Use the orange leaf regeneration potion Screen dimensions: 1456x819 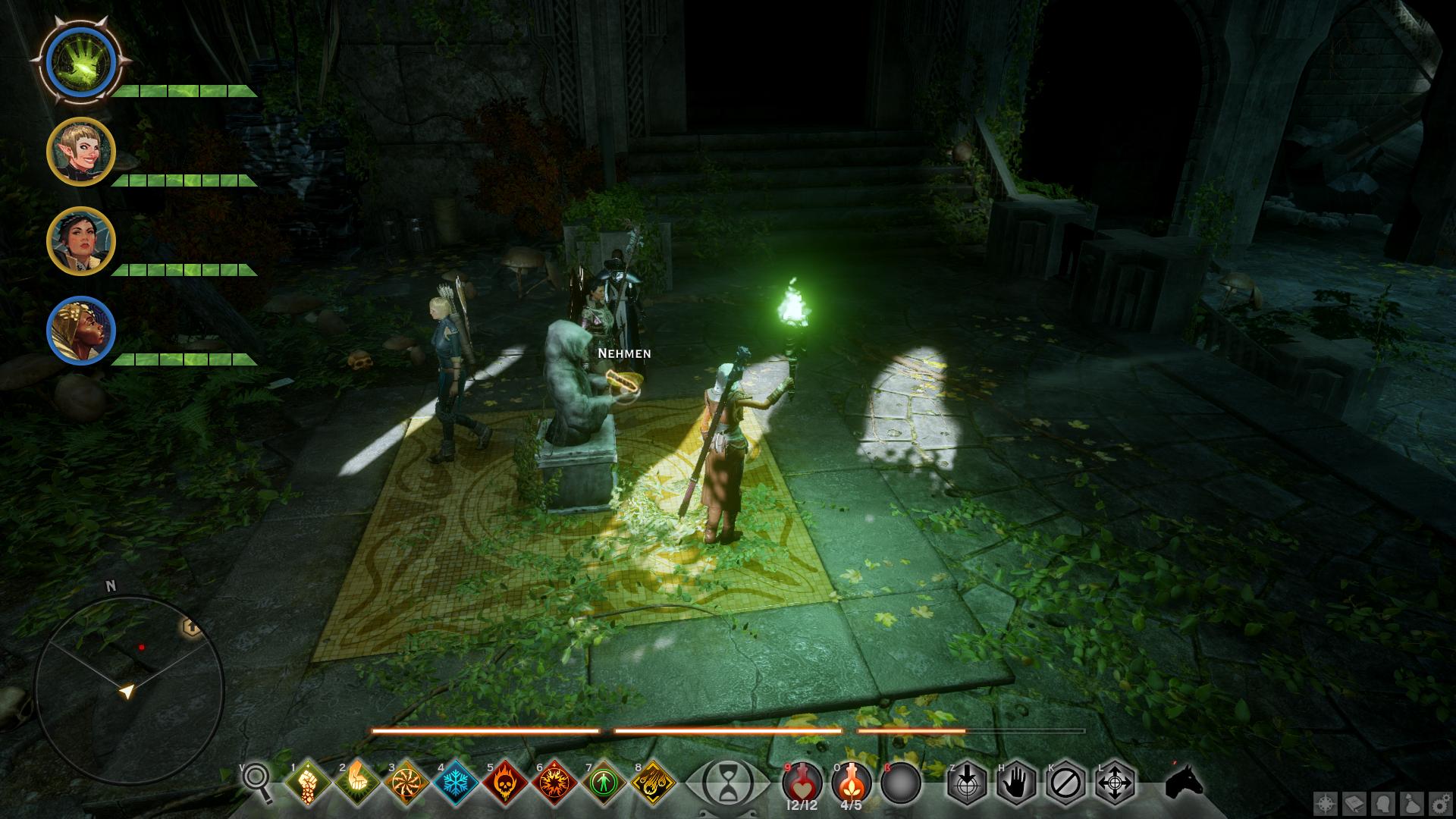[852, 781]
